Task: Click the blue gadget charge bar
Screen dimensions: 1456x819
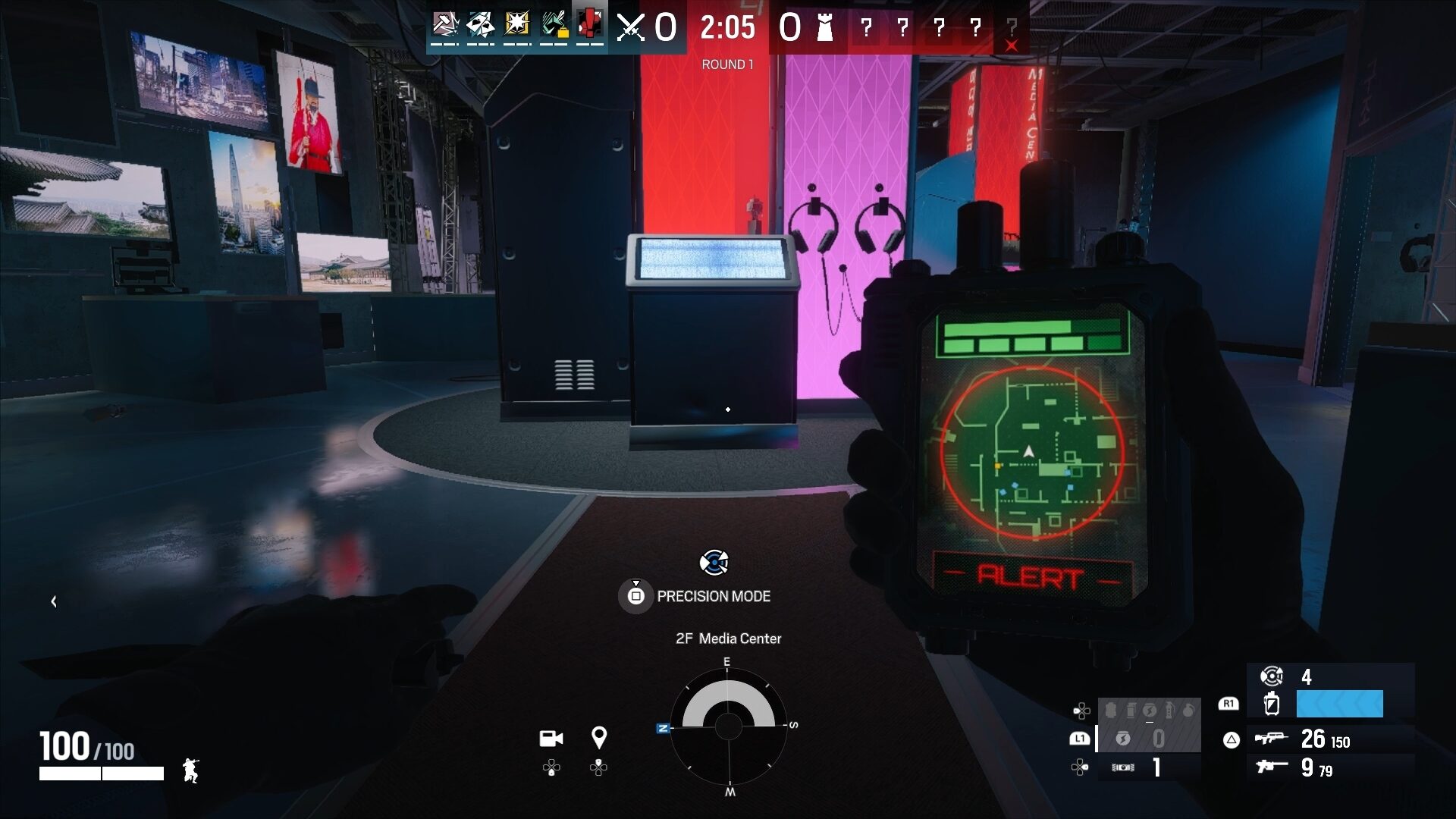Action: (1338, 704)
